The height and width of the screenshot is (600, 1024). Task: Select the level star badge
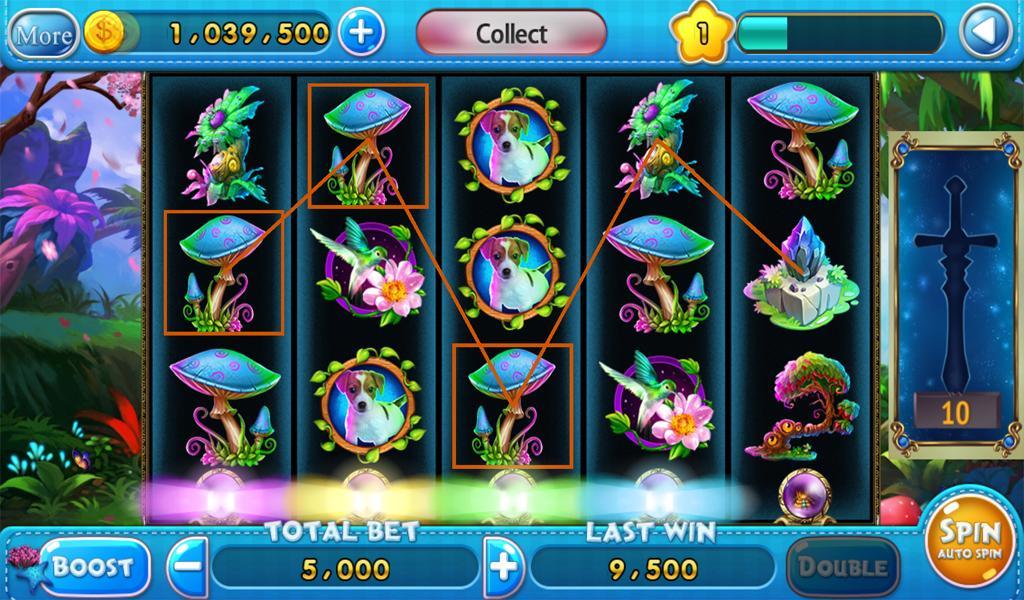tap(701, 34)
